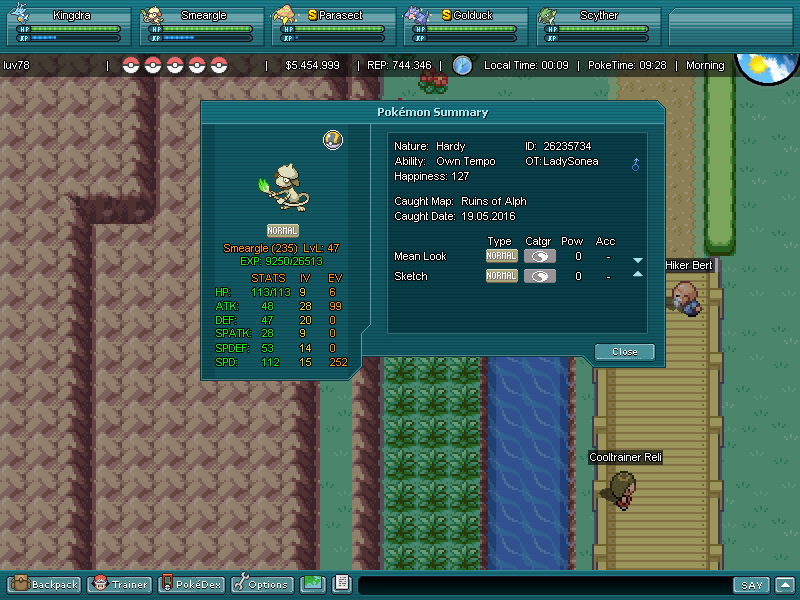The height and width of the screenshot is (600, 800).
Task: Open the Trainer card menu
Action: 119,584
